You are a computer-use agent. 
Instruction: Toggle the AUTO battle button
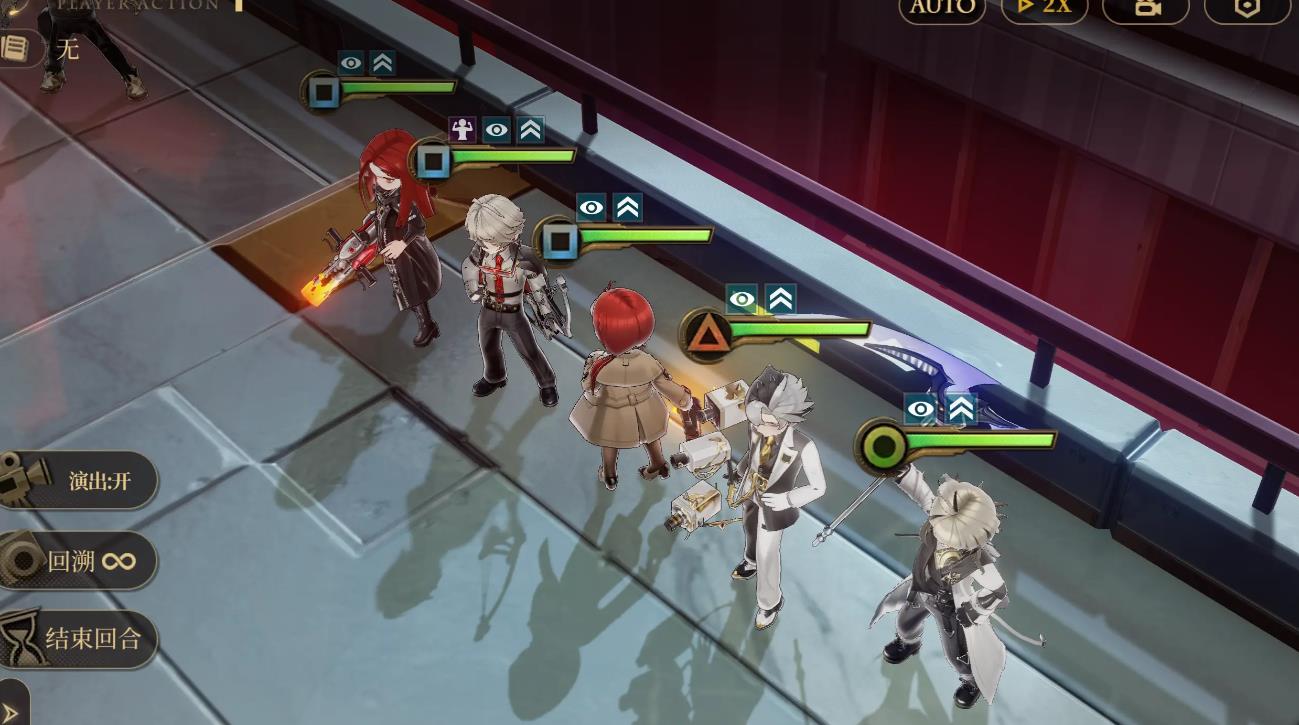coord(942,8)
